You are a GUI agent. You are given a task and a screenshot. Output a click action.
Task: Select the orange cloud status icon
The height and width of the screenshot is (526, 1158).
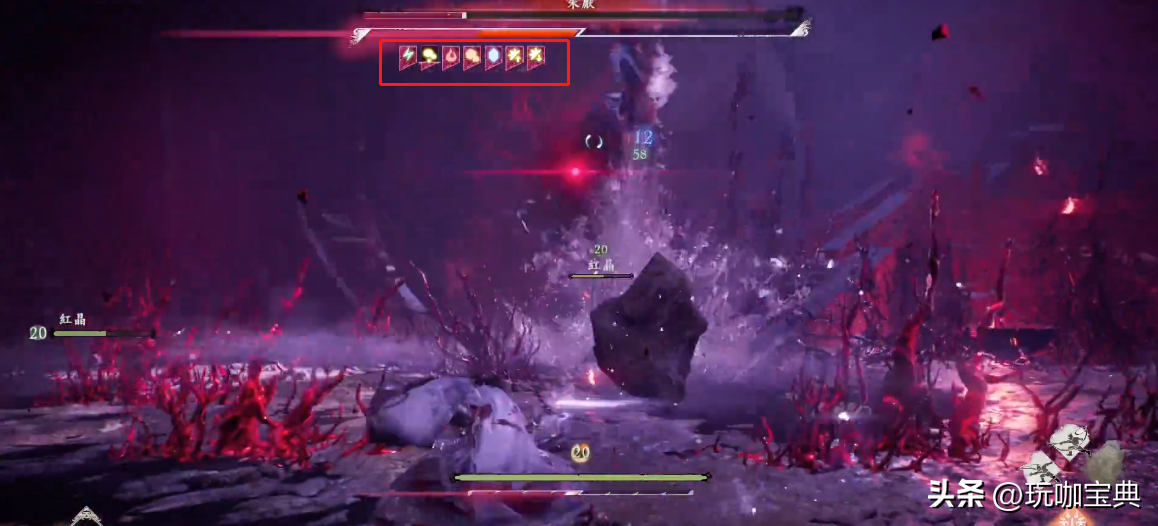pyautogui.click(x=472, y=57)
